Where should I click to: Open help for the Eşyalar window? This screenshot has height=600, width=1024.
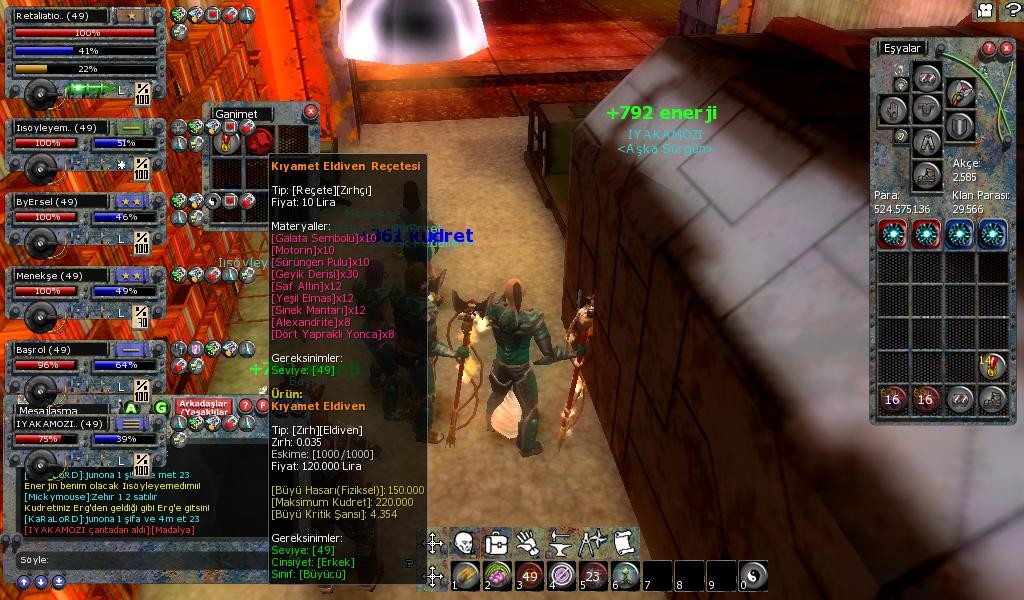pos(988,48)
